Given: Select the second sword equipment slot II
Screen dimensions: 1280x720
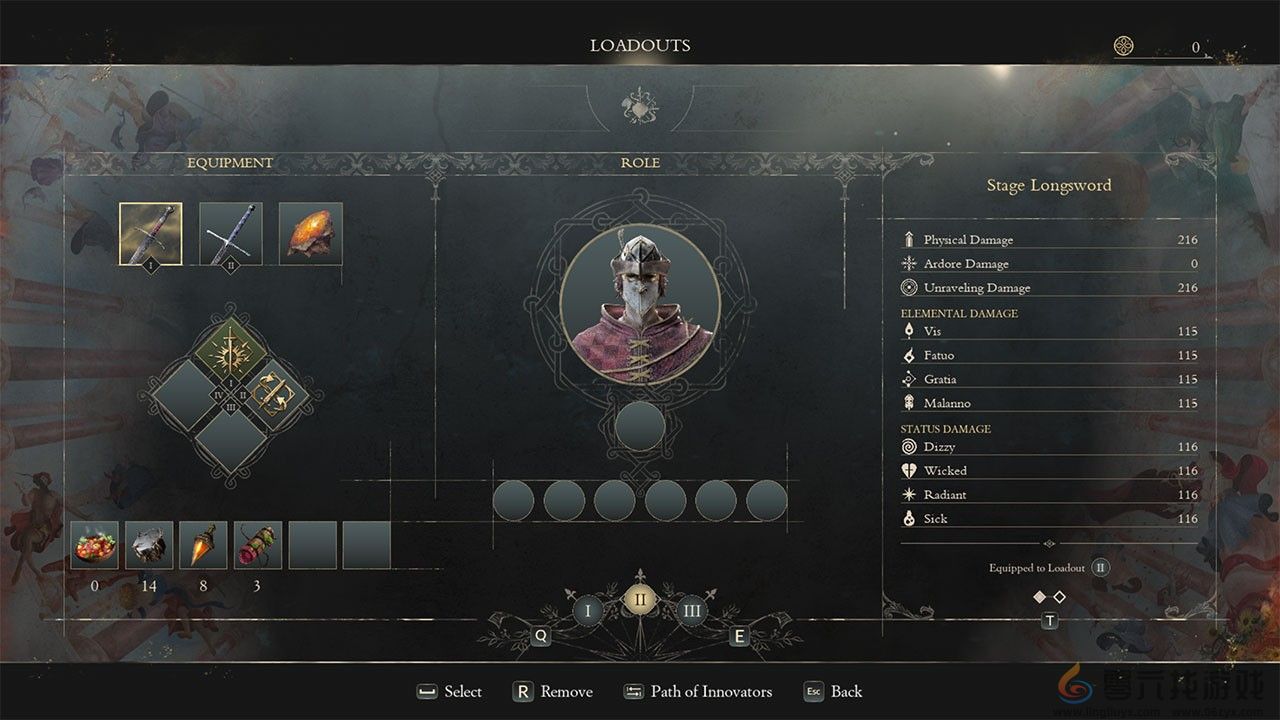Looking at the screenshot, I should 229,234.
